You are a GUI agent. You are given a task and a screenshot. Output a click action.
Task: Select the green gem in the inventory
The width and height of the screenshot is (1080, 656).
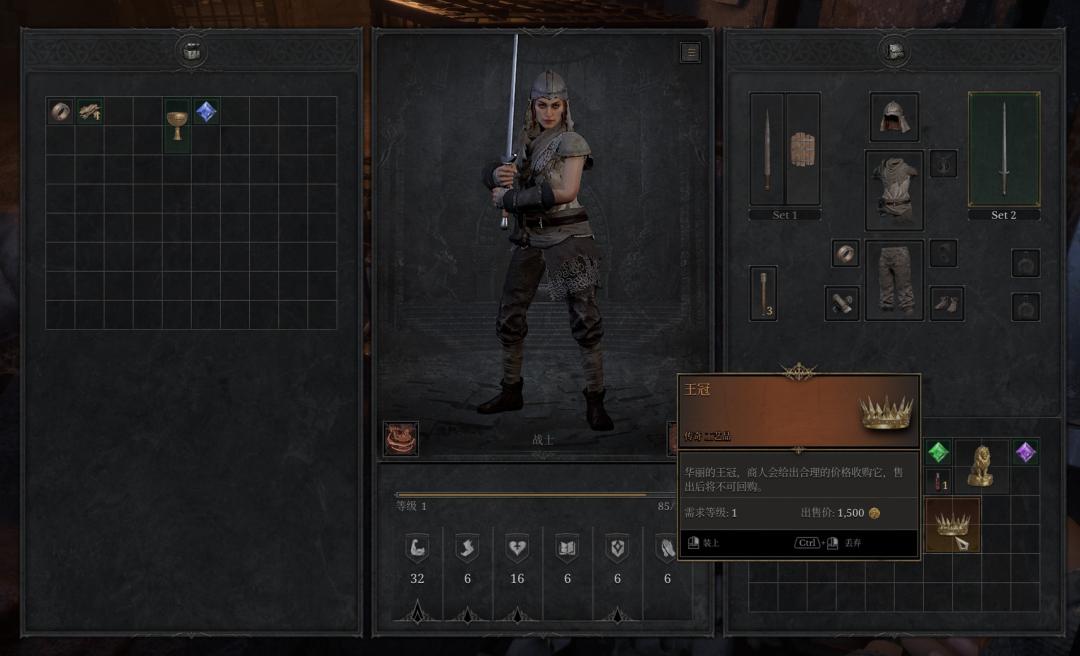click(x=938, y=453)
